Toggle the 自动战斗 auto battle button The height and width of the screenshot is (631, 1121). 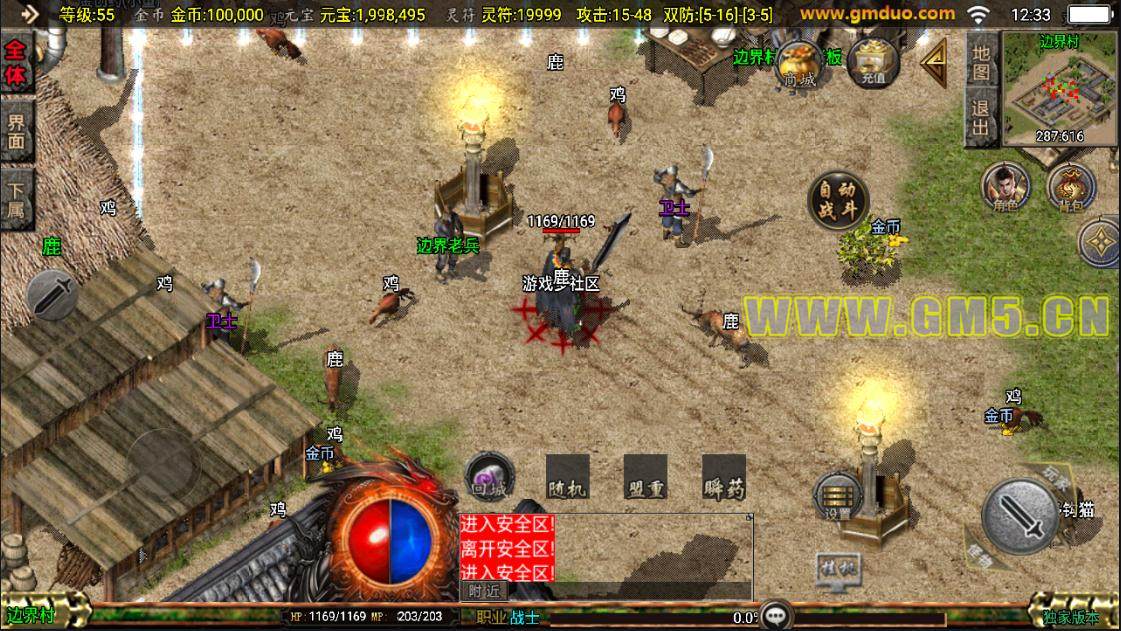click(837, 199)
